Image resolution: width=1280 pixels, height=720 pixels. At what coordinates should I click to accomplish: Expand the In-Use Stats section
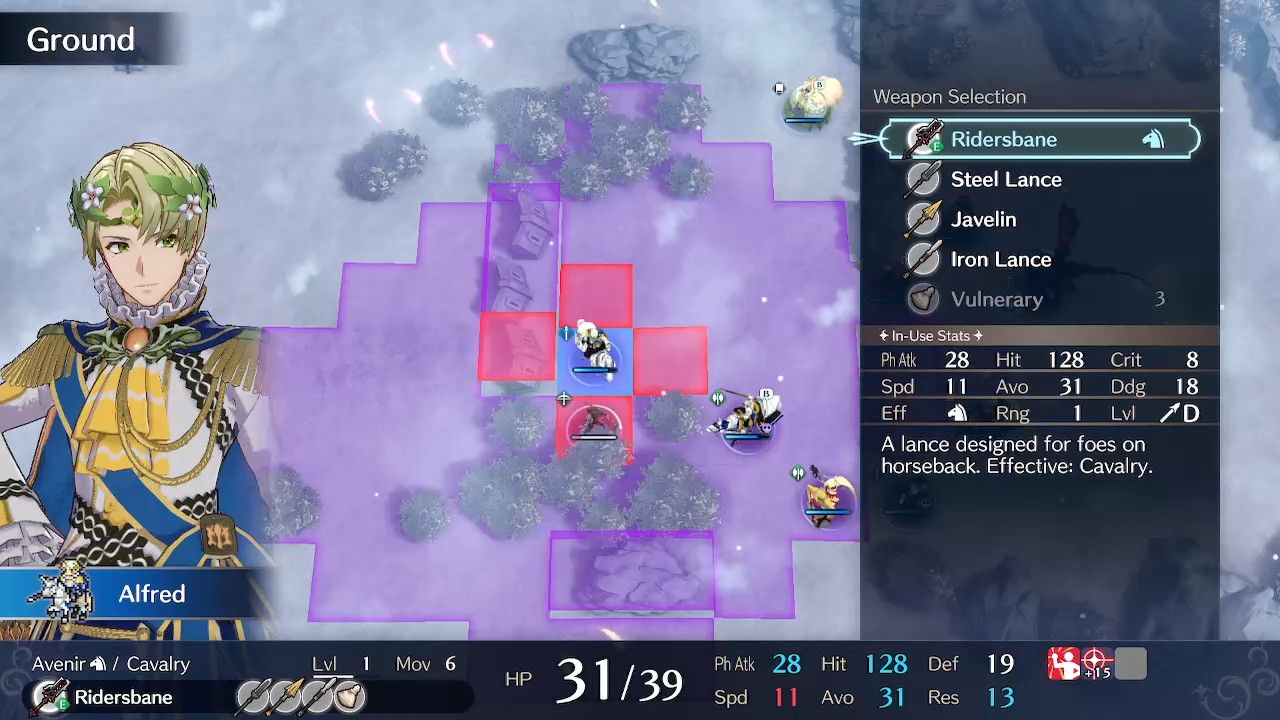coord(933,336)
